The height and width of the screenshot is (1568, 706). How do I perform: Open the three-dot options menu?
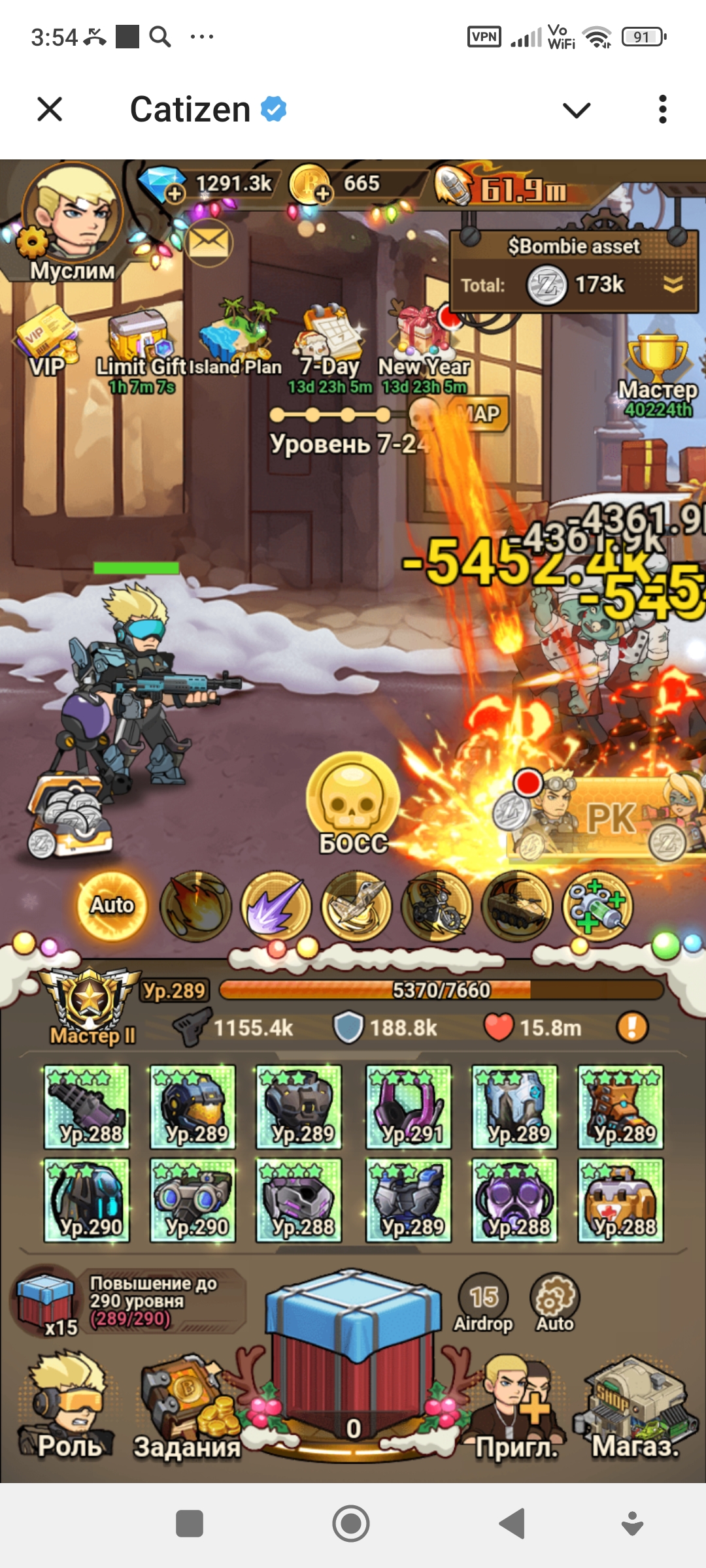662,109
